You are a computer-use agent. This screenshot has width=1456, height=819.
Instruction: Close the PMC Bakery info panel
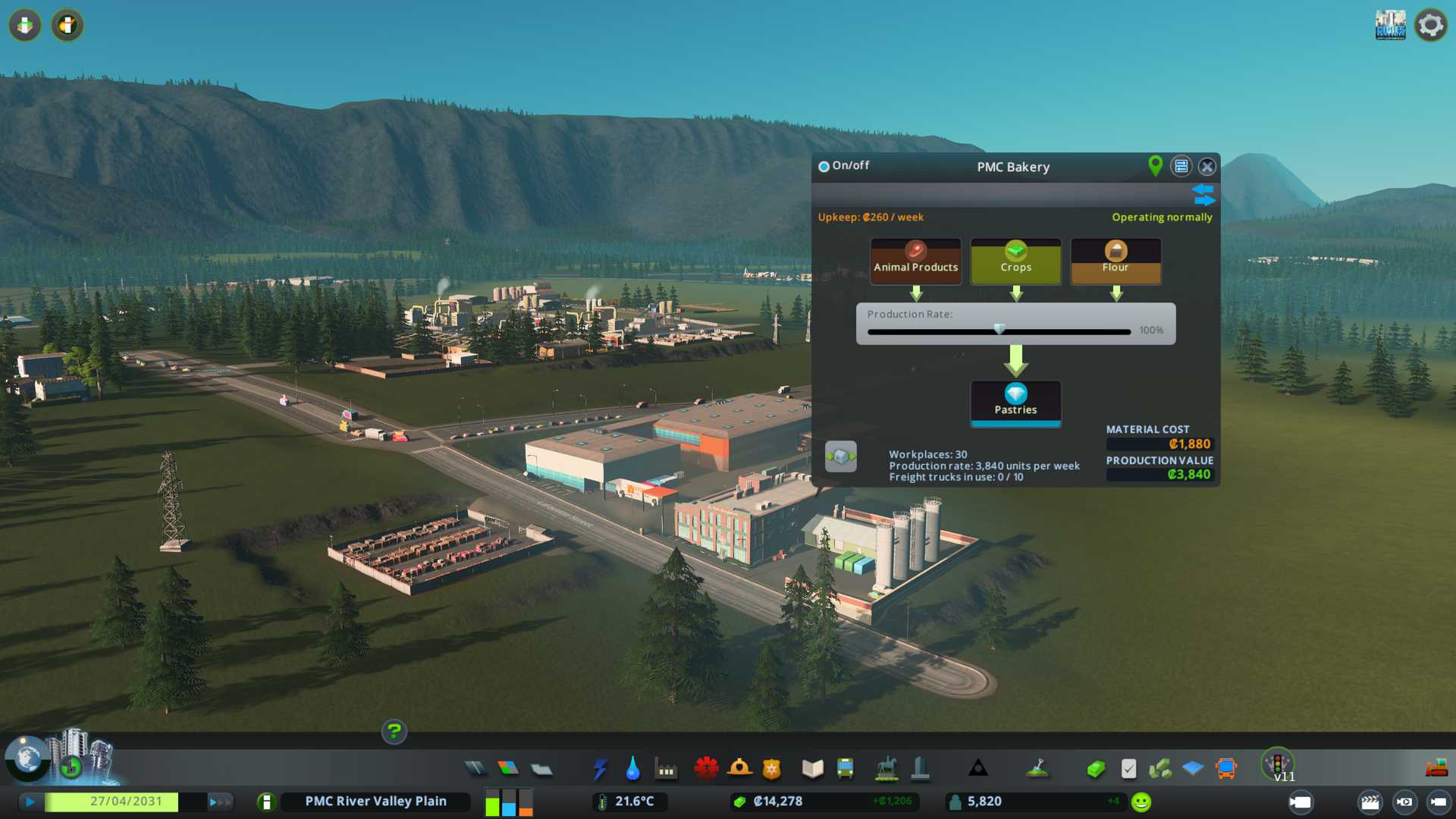(1207, 166)
